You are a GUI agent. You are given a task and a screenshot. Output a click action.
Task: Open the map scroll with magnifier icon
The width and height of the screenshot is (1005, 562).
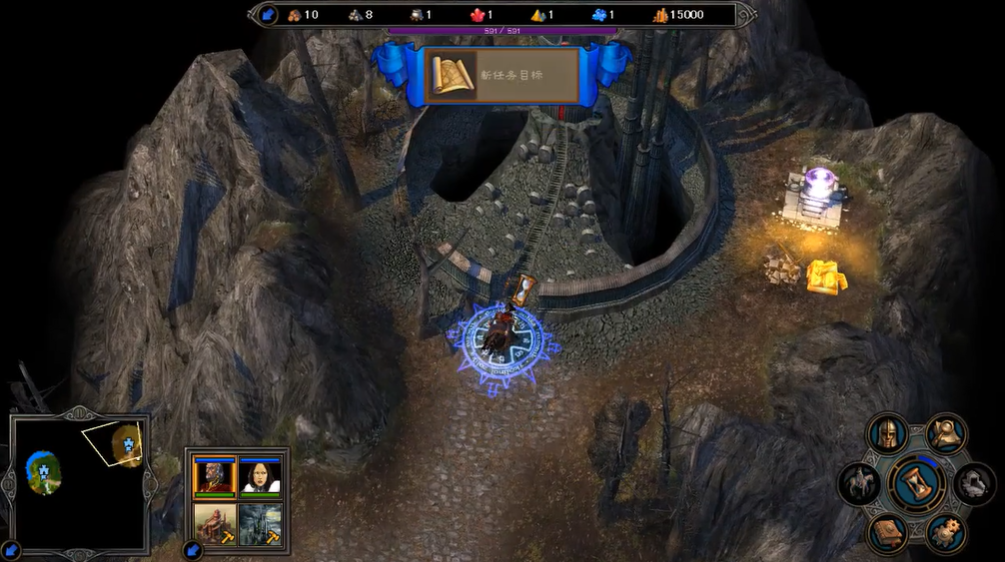tap(945, 434)
